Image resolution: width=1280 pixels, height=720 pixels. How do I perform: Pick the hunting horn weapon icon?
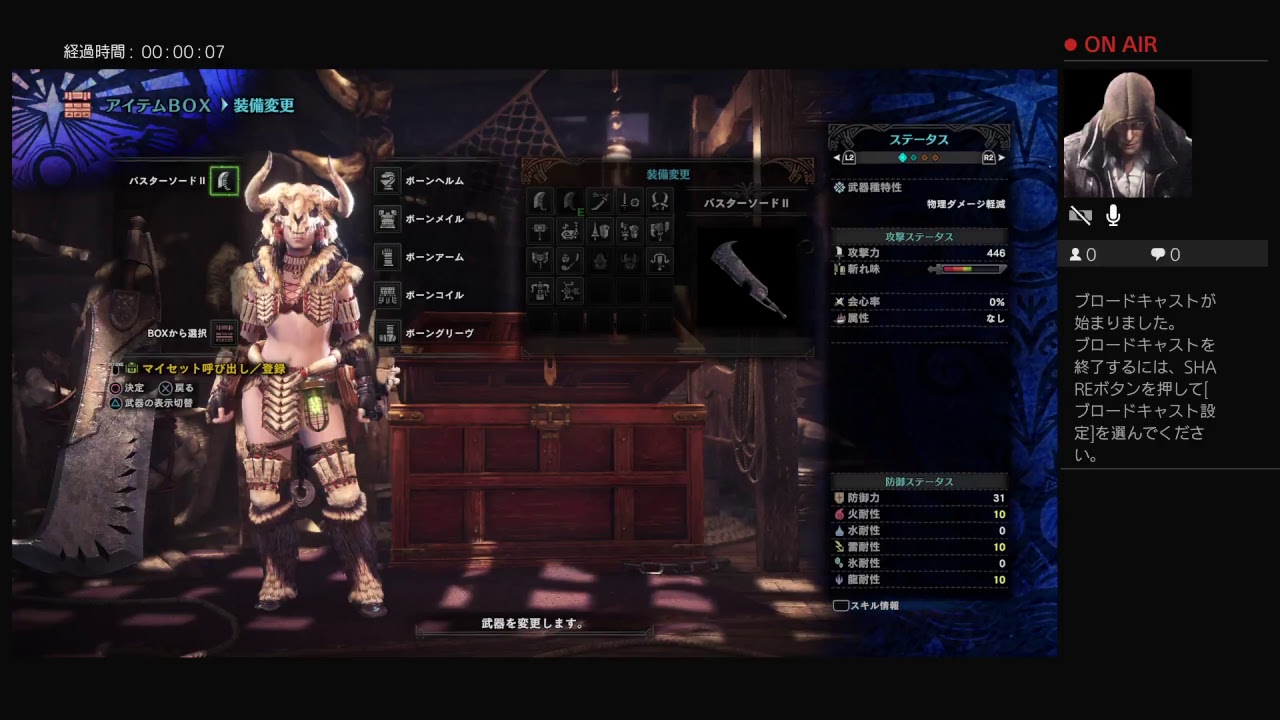(x=570, y=232)
